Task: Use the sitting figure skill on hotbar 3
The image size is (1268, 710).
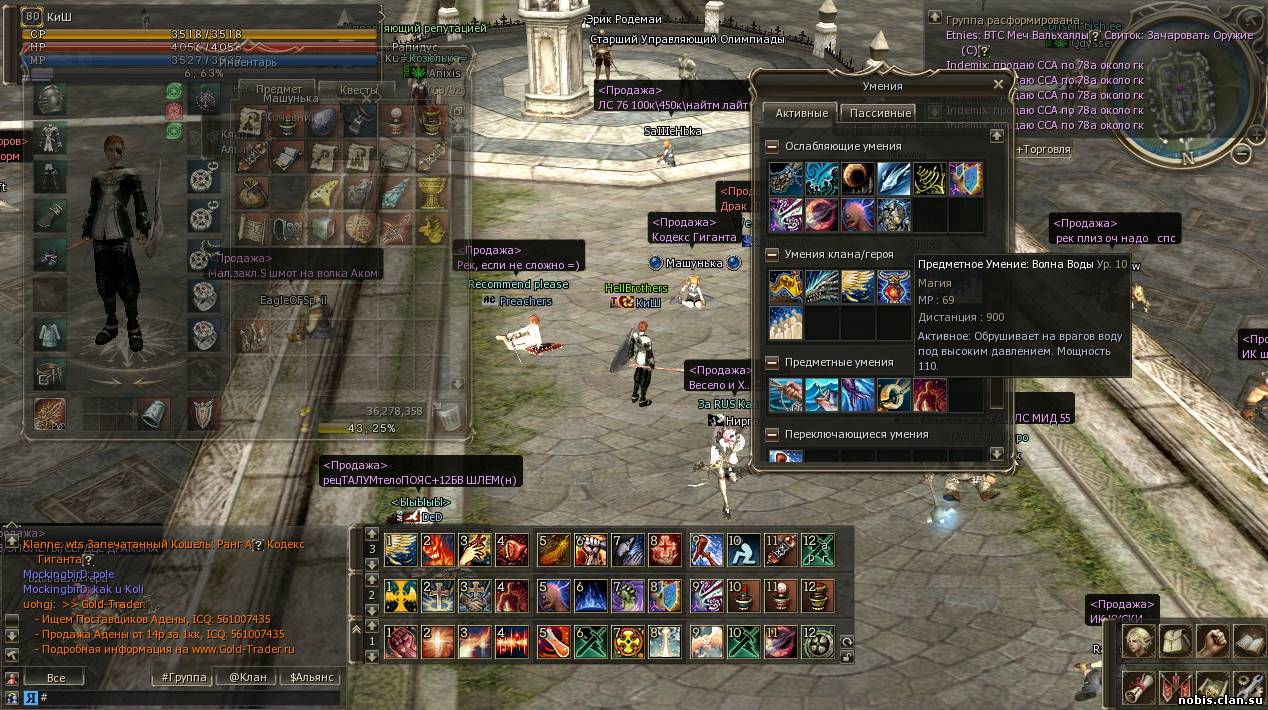Action: tap(741, 549)
